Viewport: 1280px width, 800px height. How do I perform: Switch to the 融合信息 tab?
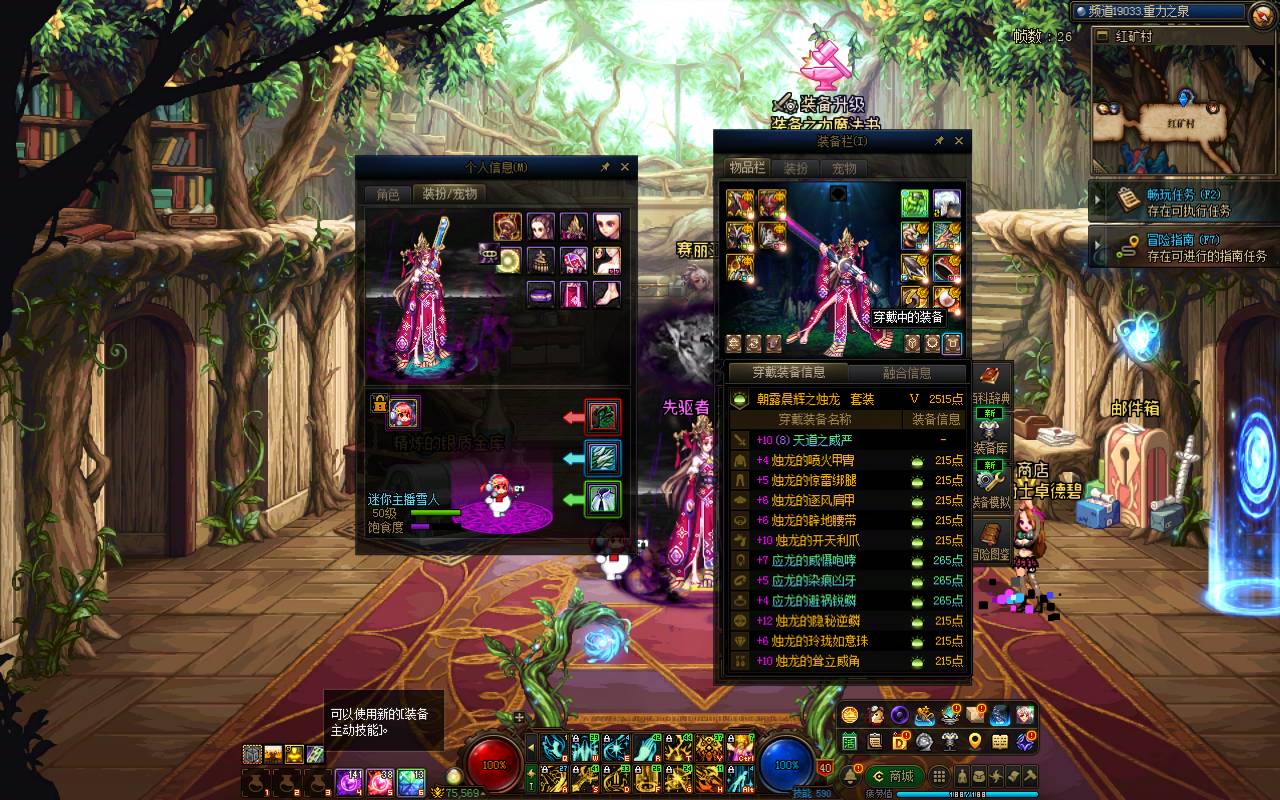(907, 373)
